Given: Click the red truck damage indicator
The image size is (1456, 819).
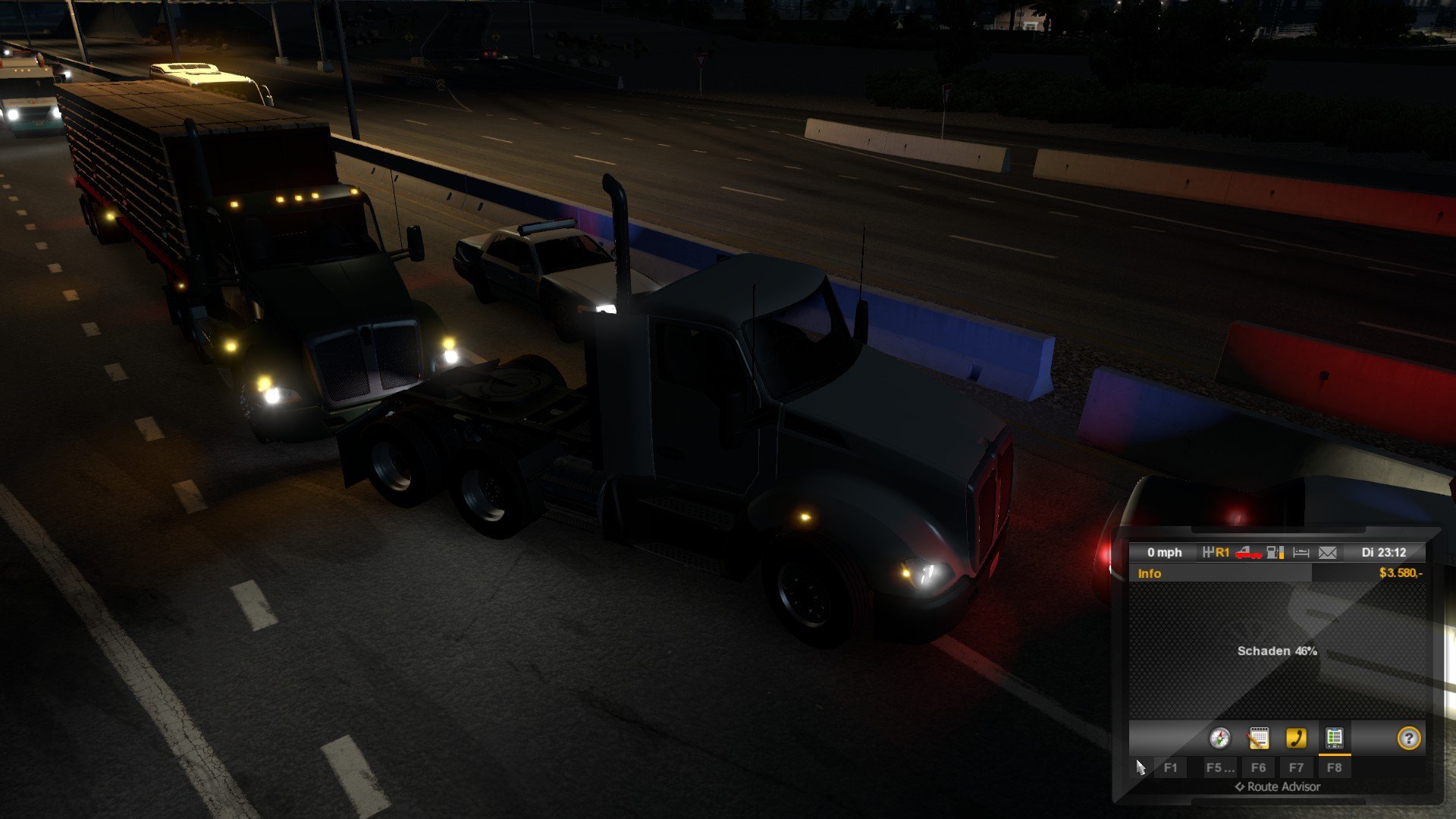Looking at the screenshot, I should pos(1248,553).
